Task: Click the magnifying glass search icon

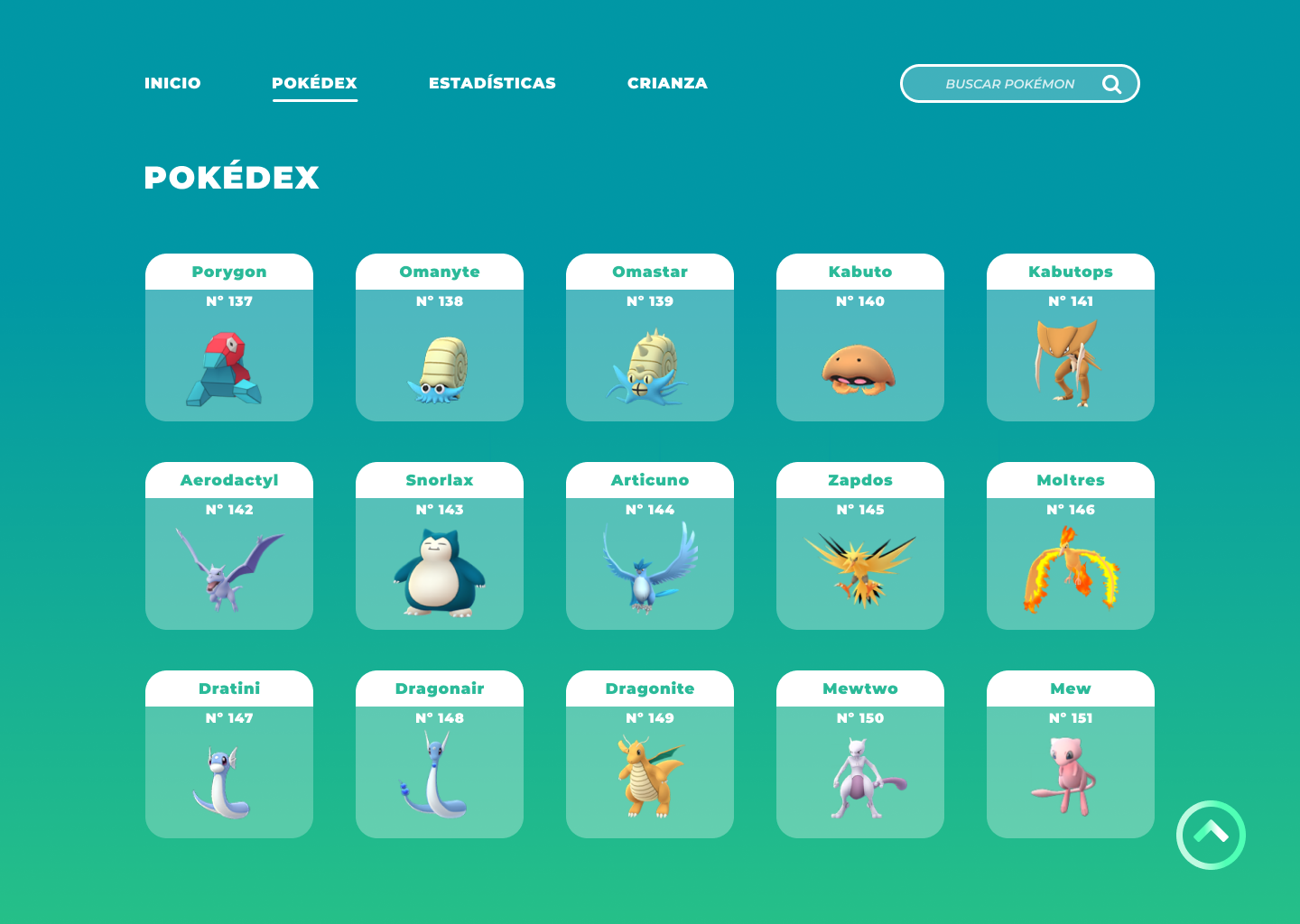Action: click(1111, 84)
